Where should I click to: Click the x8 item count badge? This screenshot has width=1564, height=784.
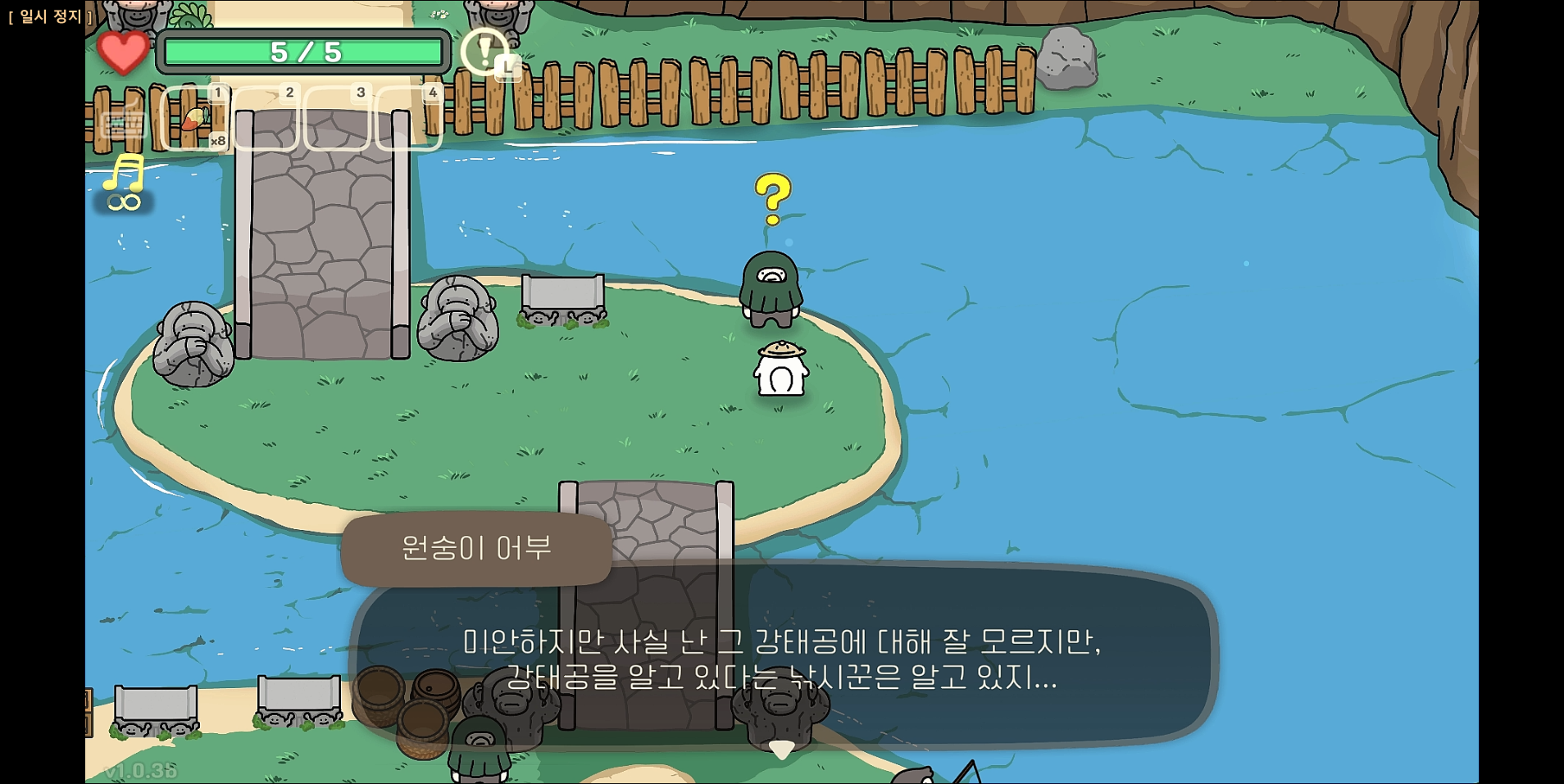[217, 141]
